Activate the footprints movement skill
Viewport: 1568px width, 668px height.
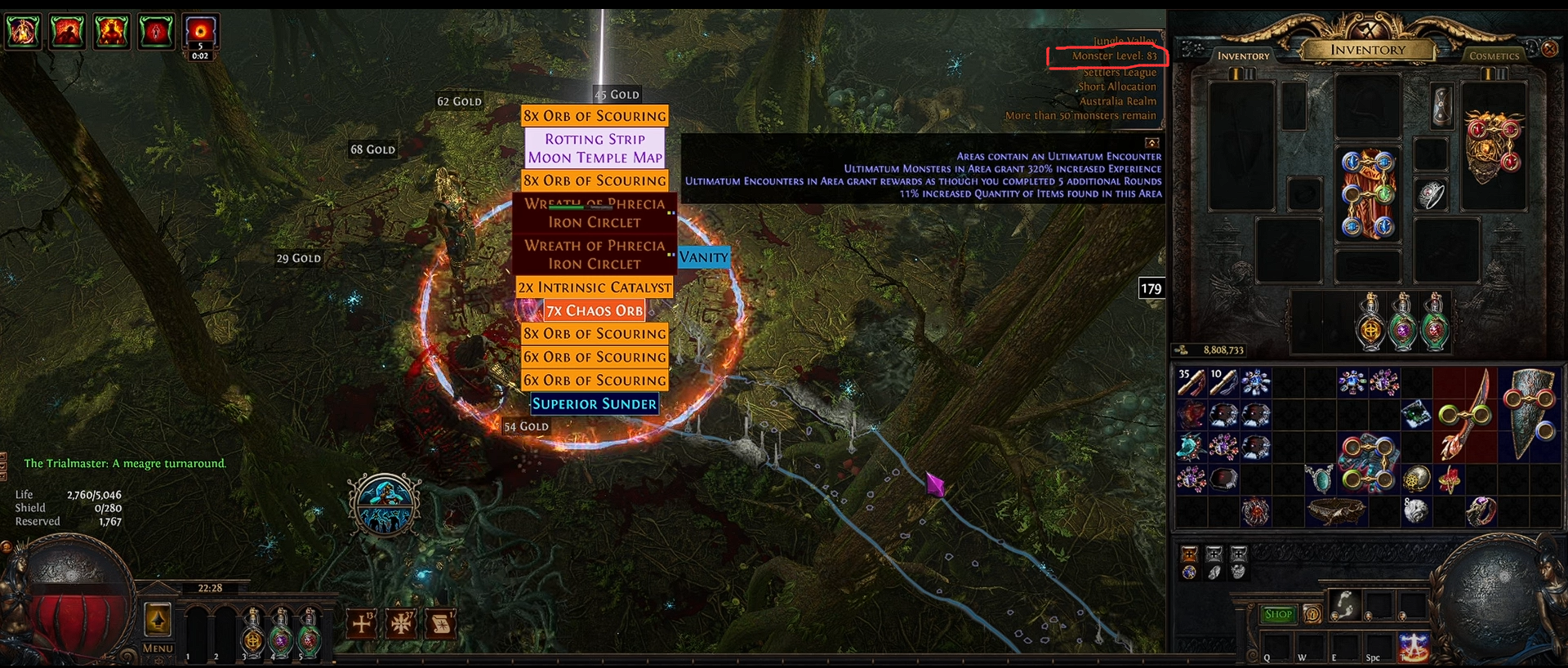point(1343,605)
